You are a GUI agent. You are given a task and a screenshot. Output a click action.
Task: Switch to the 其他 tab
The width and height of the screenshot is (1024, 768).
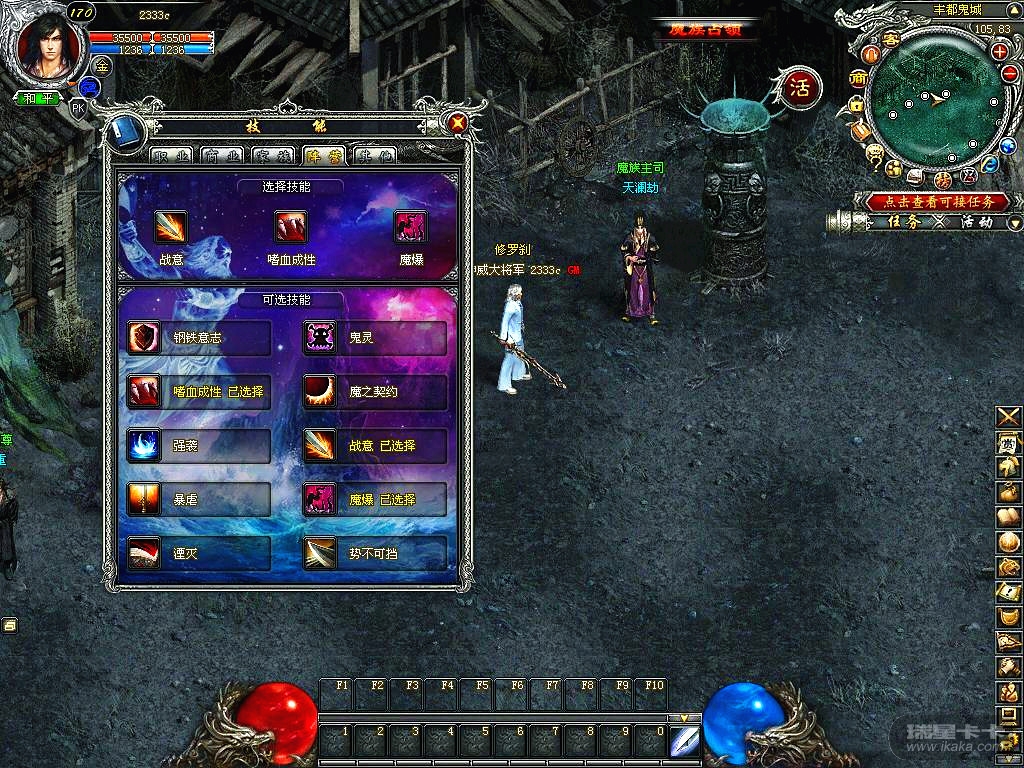click(374, 155)
